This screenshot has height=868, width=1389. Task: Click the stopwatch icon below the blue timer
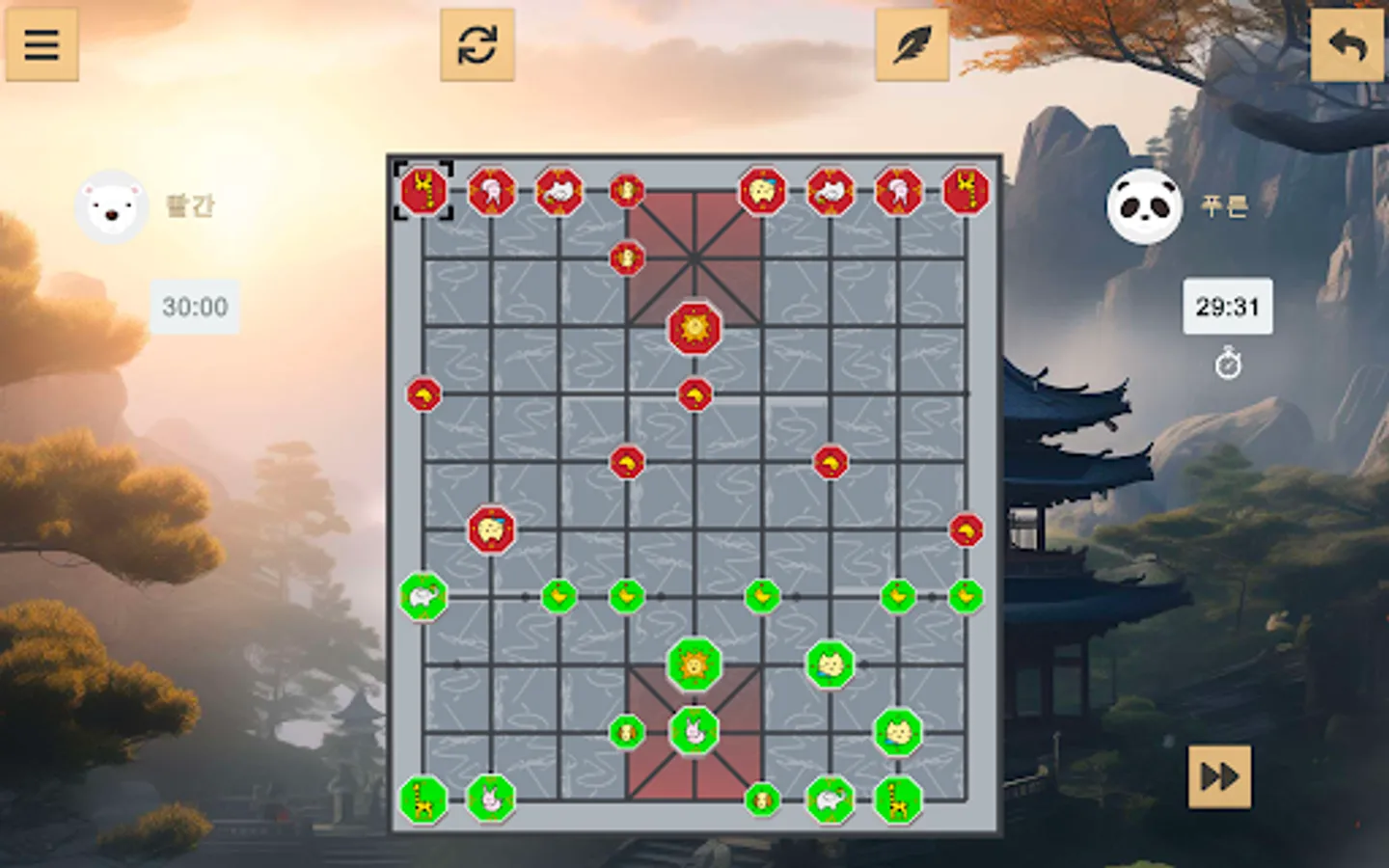pyautogui.click(x=1227, y=365)
